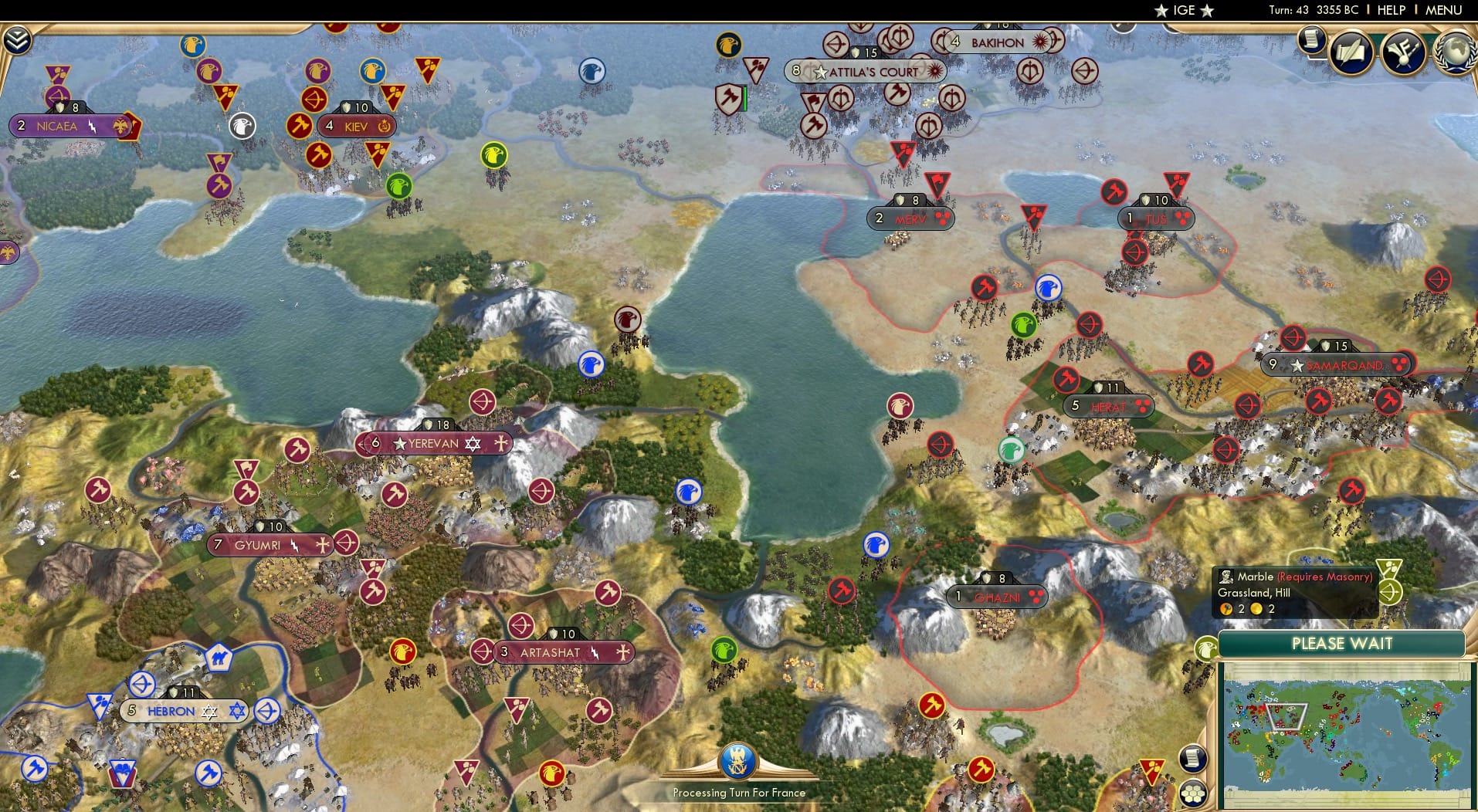This screenshot has height=812, width=1478.
Task: Select the white eagle unit flag near Nicaea
Action: pos(242,126)
